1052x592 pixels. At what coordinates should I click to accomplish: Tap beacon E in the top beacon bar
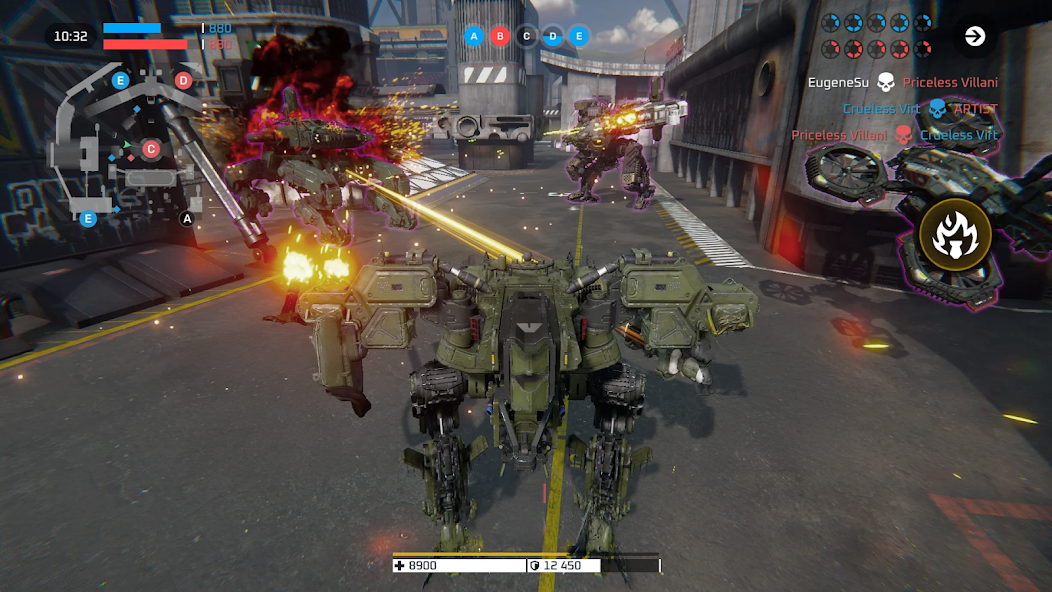pyautogui.click(x=578, y=37)
